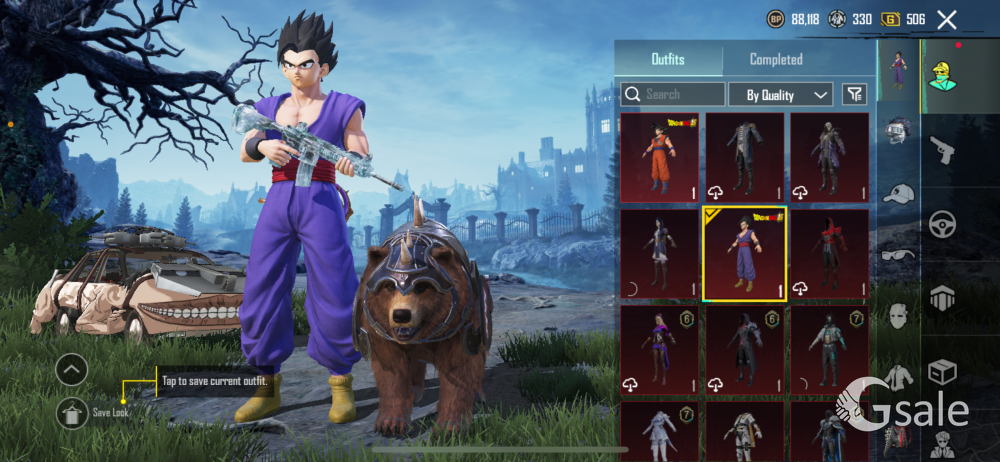Image resolution: width=1000 pixels, height=462 pixels.
Task: Select the red hooded outfit tile
Action: 829,254
